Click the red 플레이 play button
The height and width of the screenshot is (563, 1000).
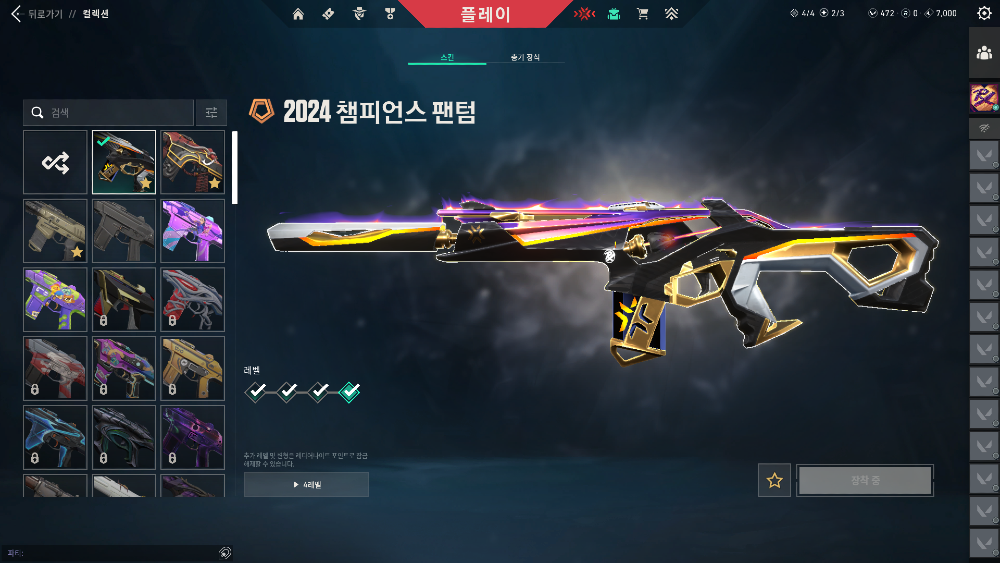pos(486,14)
